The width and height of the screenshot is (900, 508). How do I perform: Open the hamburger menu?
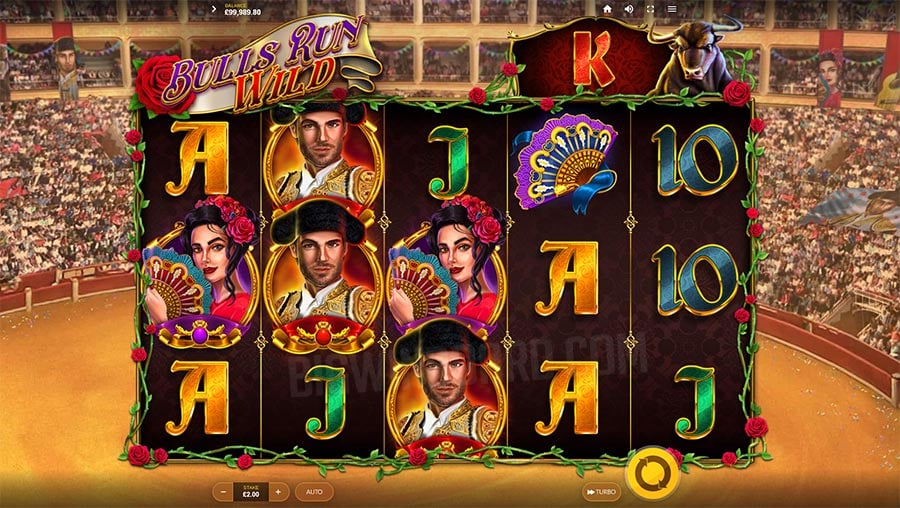673,9
